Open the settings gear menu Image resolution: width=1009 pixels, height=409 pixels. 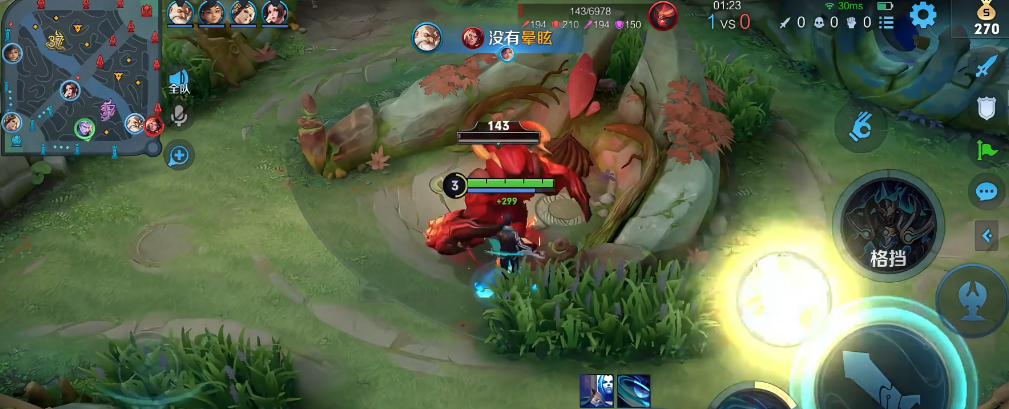(x=922, y=15)
